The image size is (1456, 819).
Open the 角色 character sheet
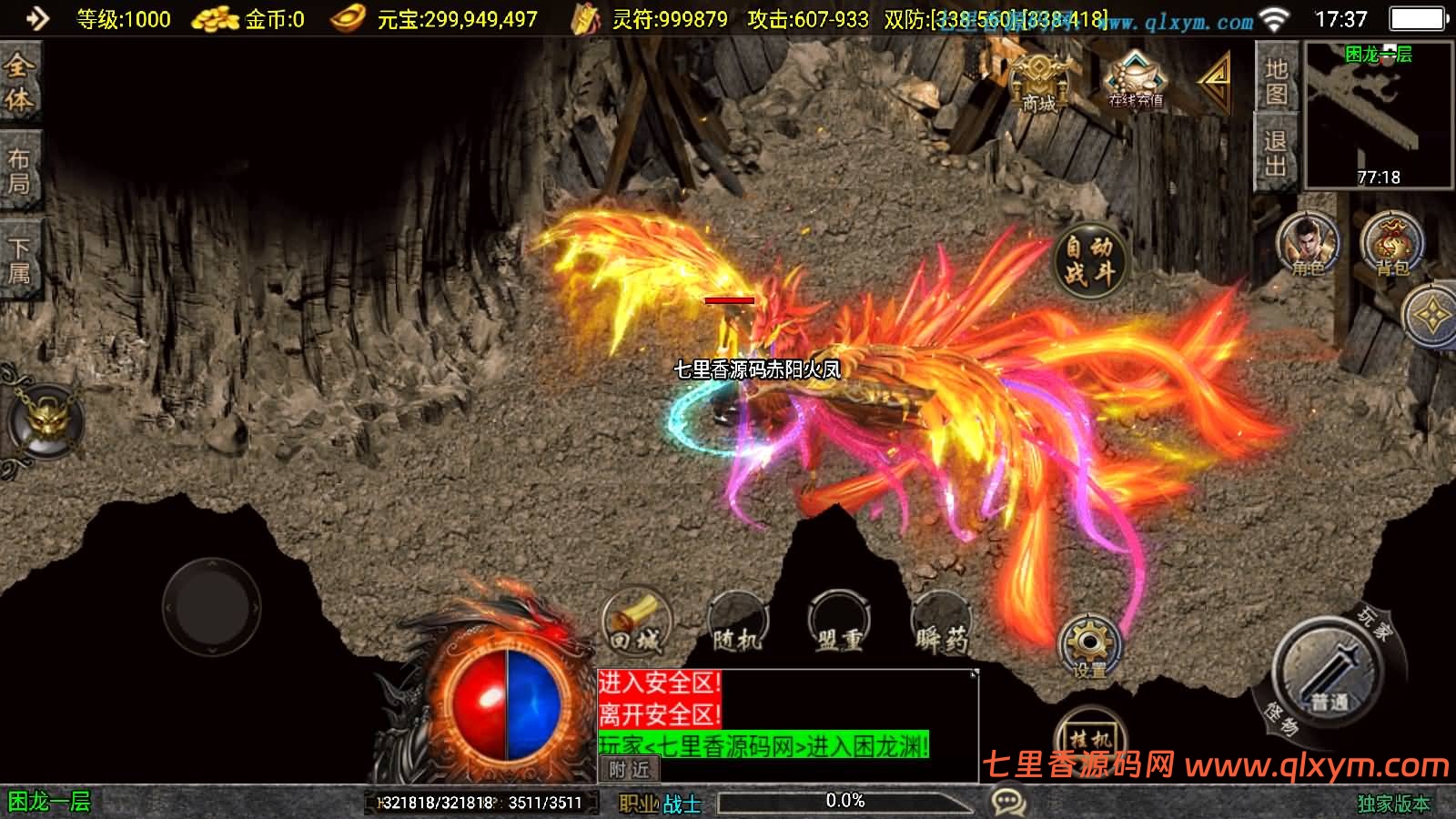pyautogui.click(x=1308, y=244)
